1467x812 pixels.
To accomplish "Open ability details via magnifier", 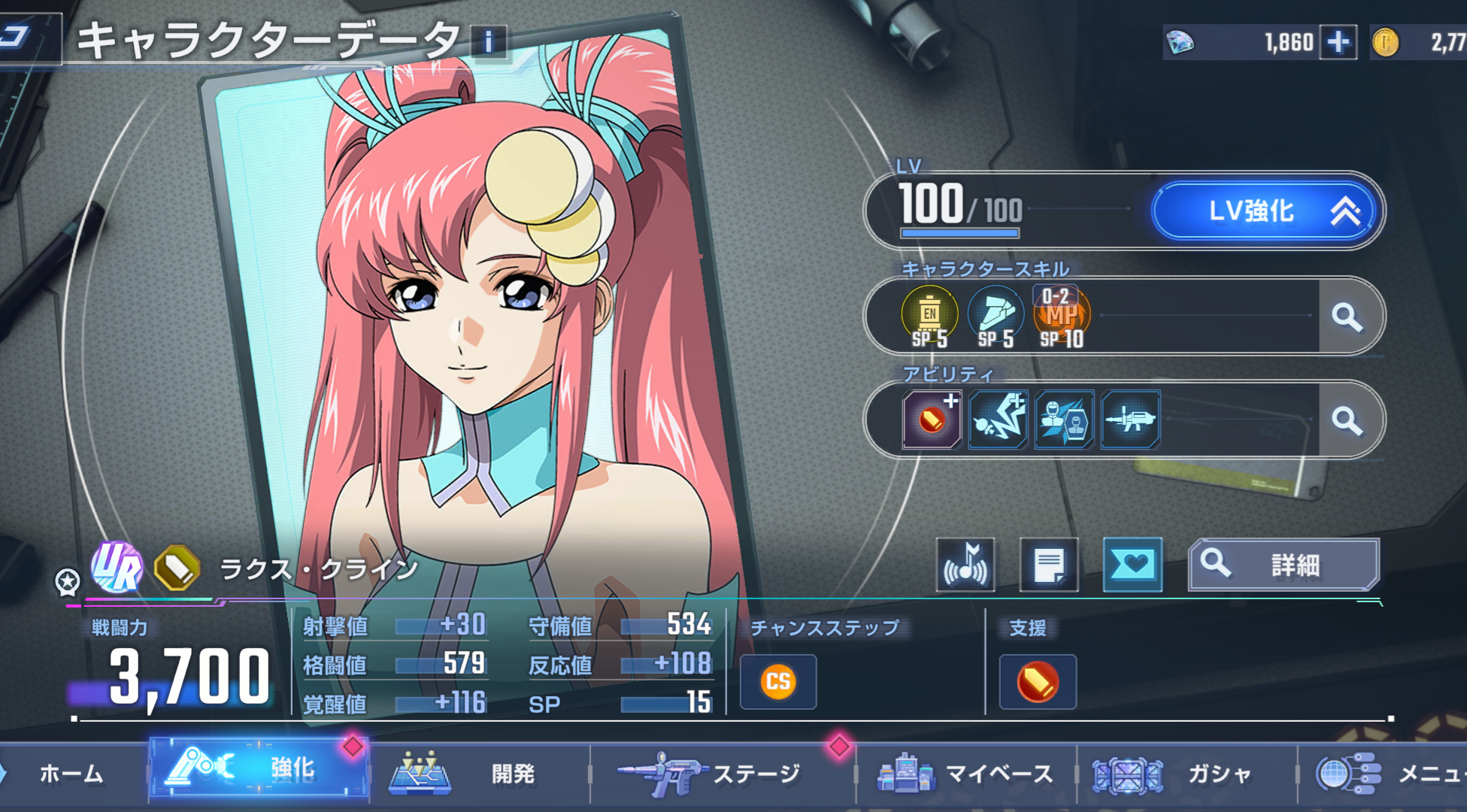I will pos(1347,420).
